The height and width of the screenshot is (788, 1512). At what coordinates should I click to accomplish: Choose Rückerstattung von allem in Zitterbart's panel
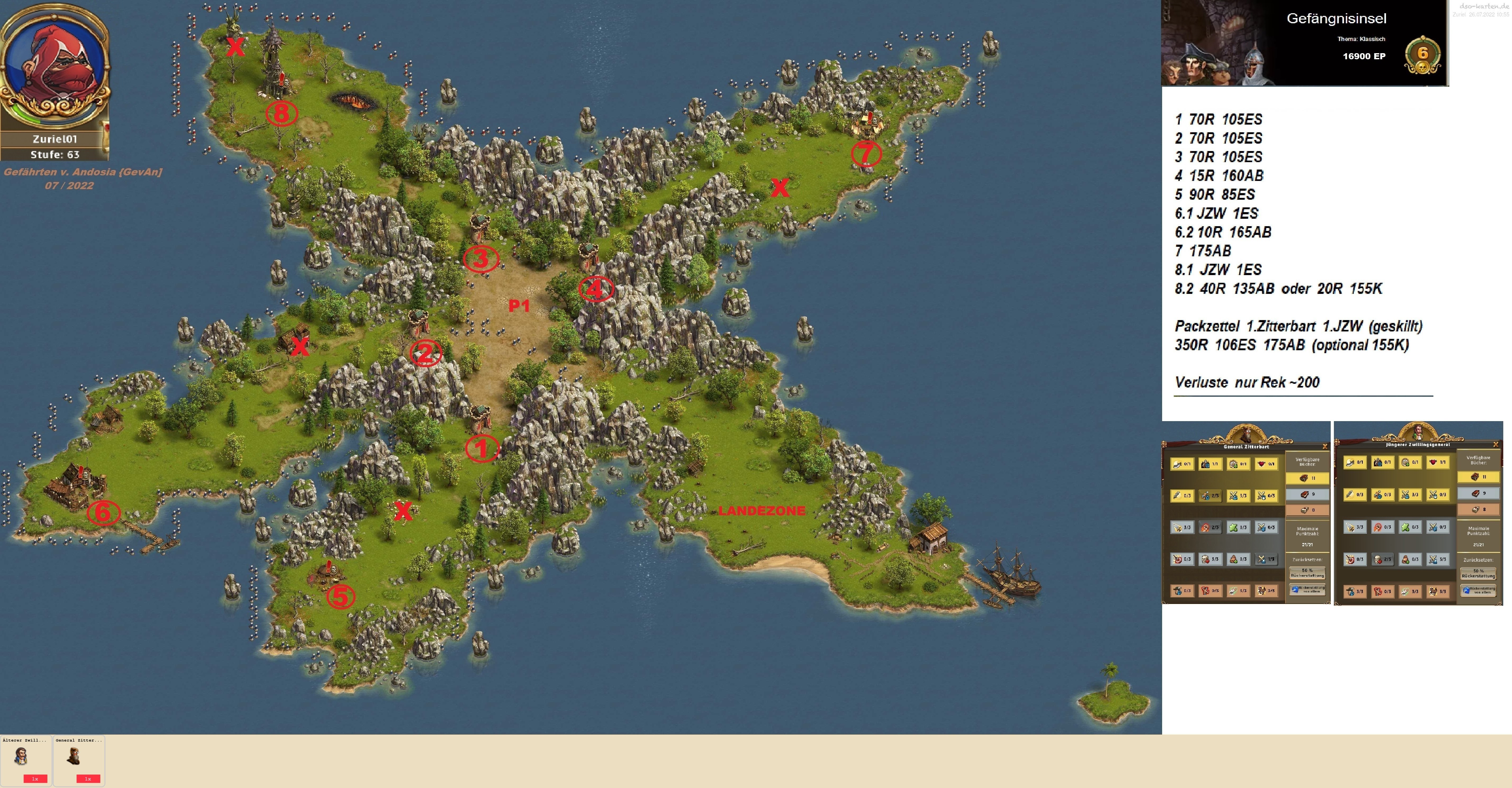[1307, 589]
